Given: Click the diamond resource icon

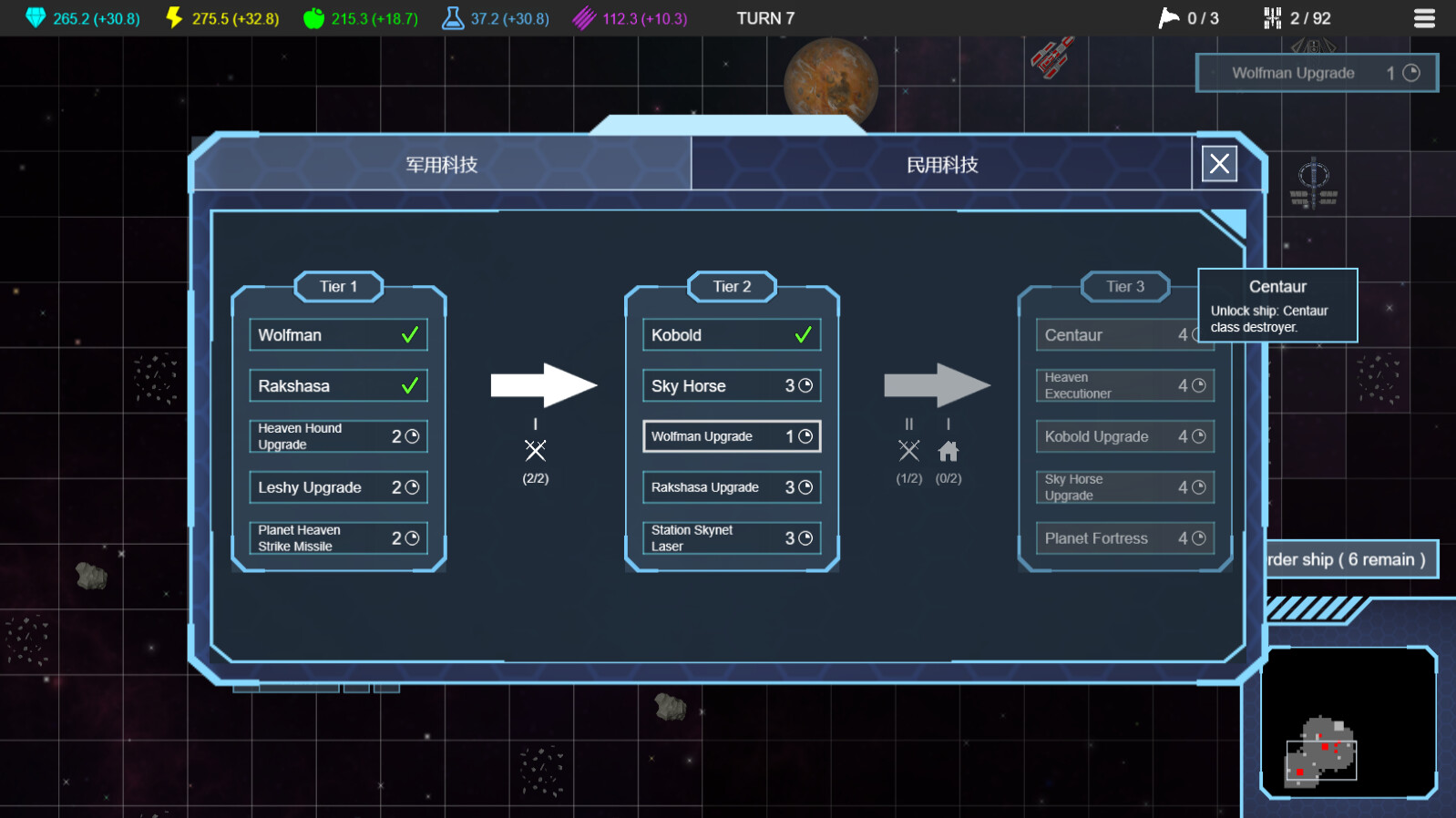Looking at the screenshot, I should pyautogui.click(x=36, y=16).
